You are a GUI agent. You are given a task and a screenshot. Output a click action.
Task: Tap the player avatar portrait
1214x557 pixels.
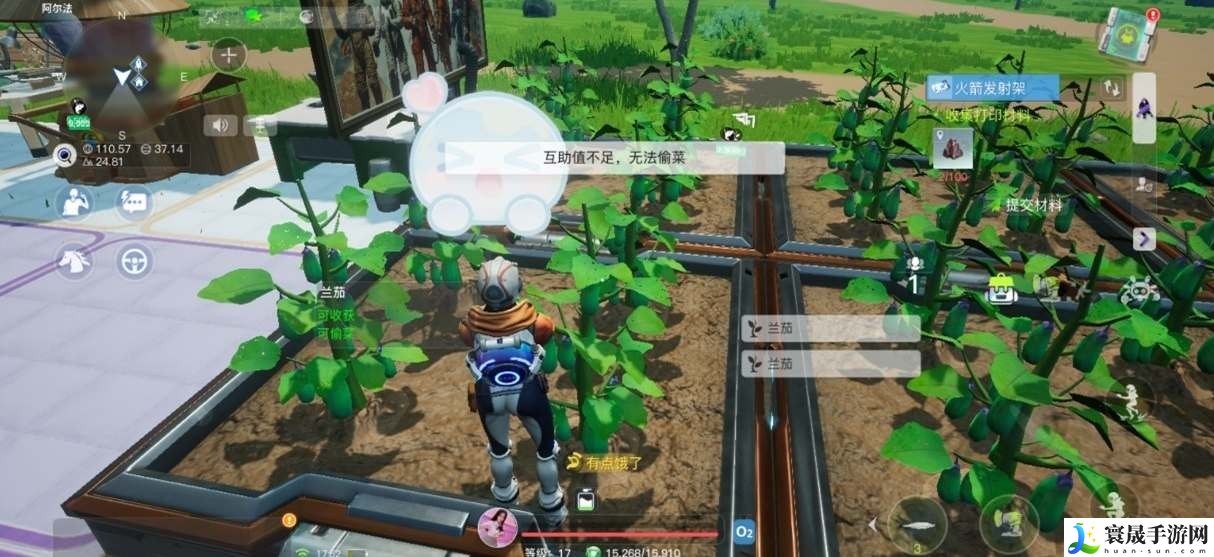pos(497,527)
